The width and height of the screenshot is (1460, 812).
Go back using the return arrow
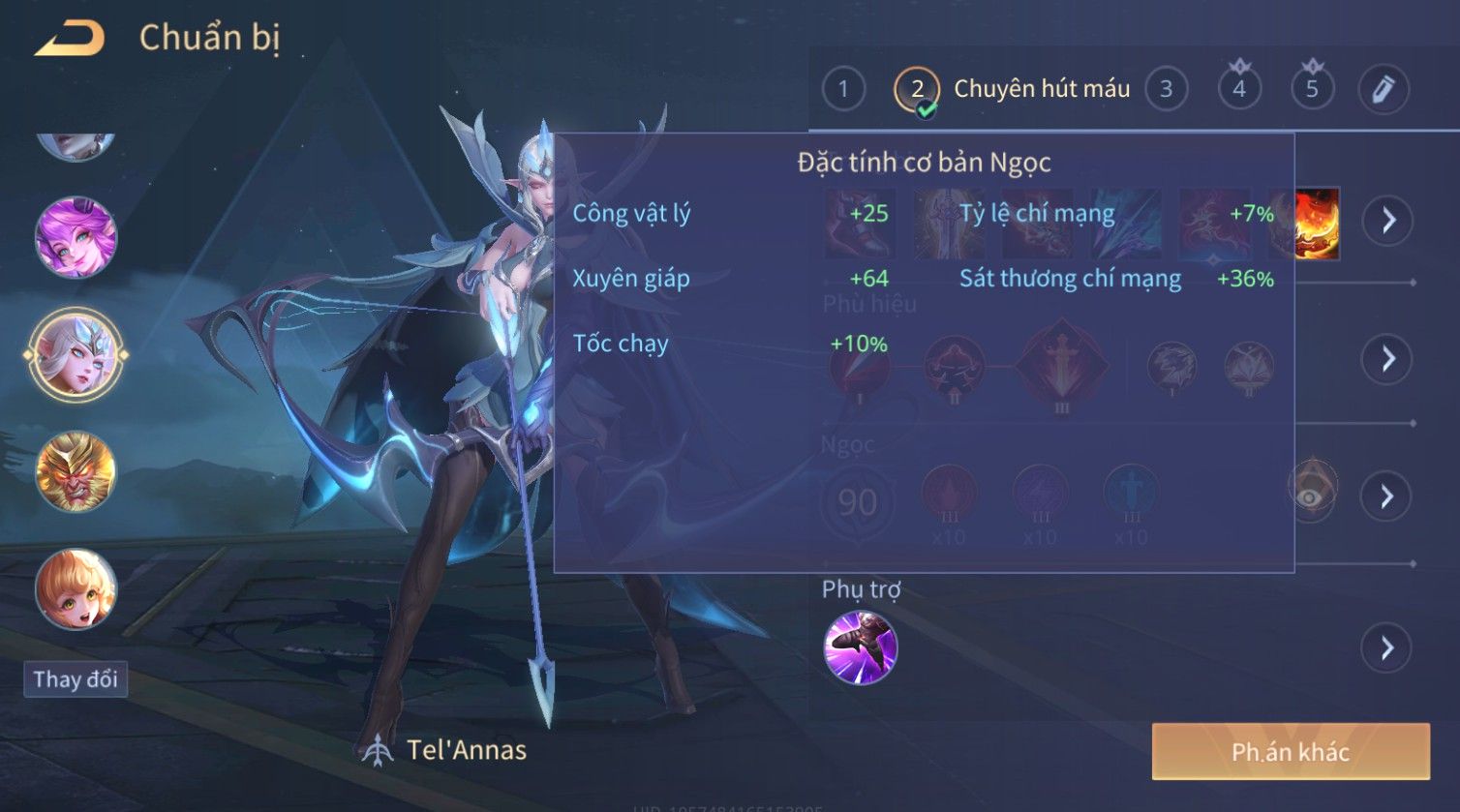pyautogui.click(x=70, y=39)
